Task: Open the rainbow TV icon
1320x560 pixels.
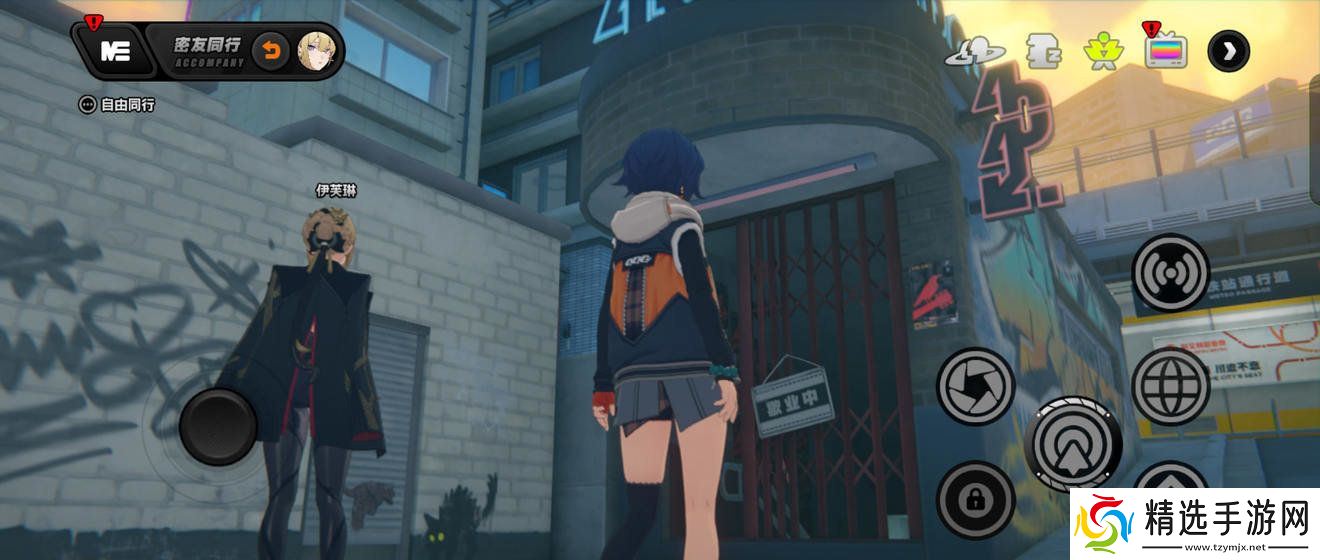Action: [1165, 51]
